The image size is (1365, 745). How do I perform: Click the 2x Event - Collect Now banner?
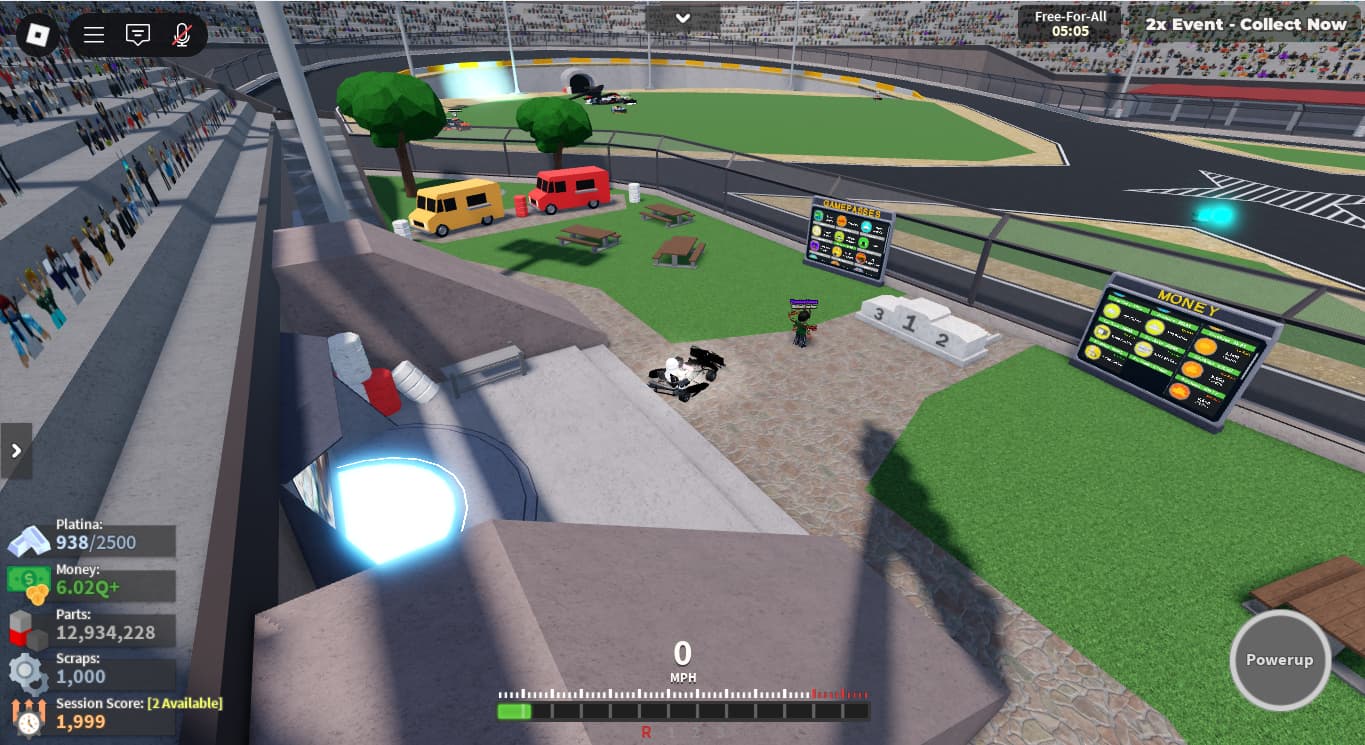1245,24
